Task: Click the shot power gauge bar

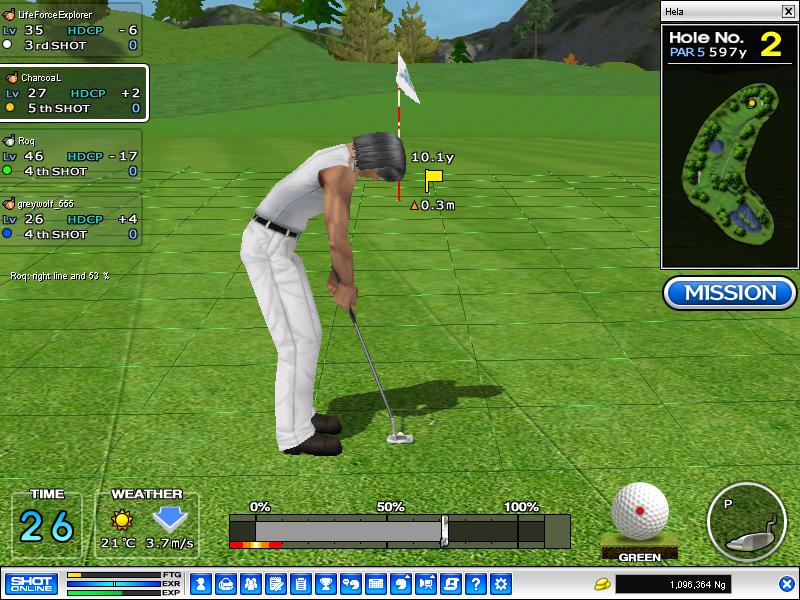Action: (399, 530)
